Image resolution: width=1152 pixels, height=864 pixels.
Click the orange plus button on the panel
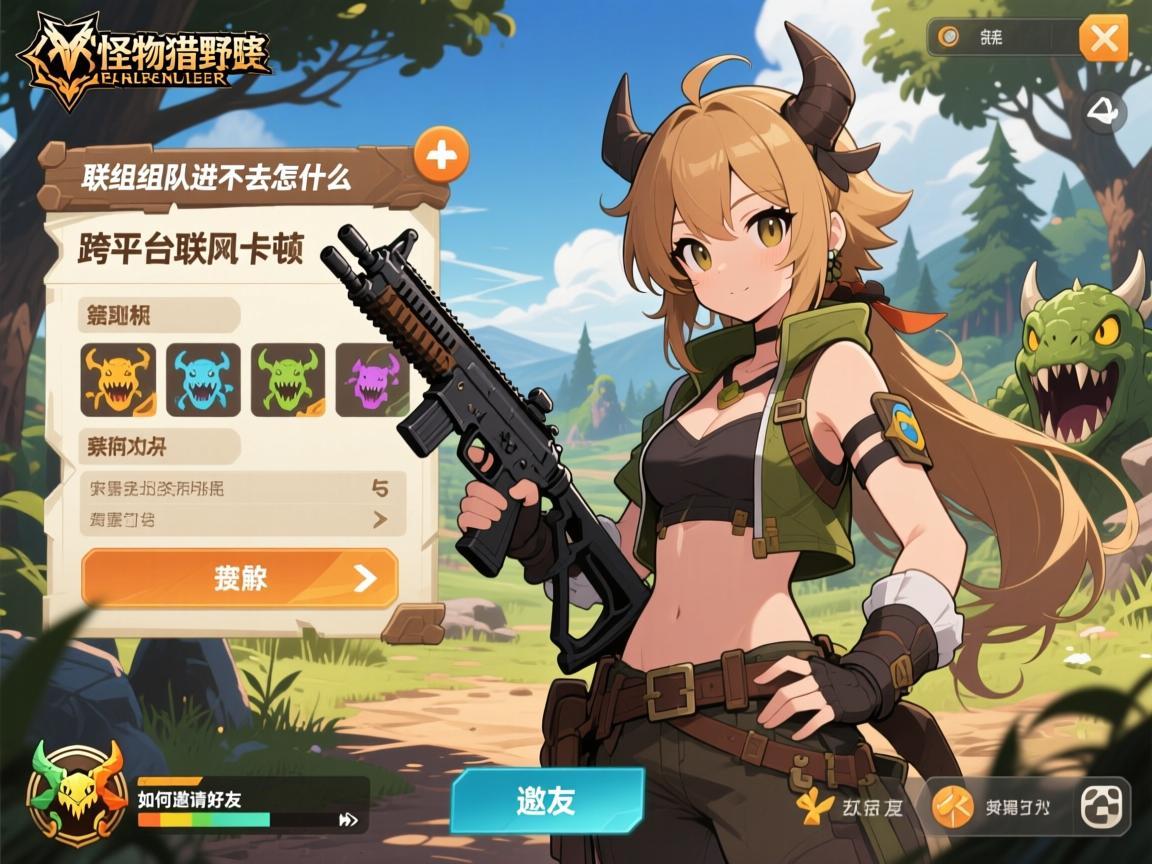[441, 155]
